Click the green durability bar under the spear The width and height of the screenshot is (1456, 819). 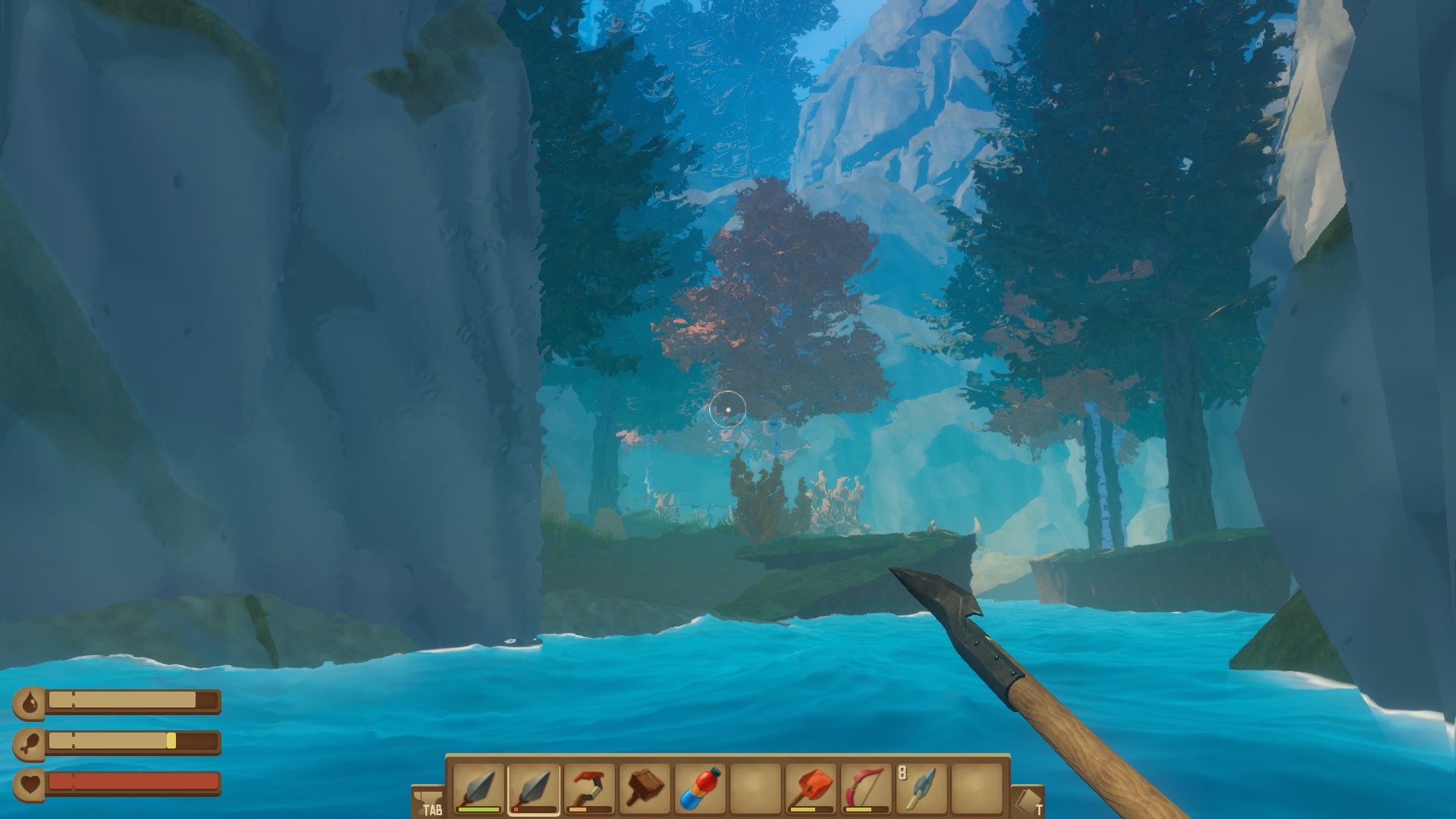(x=479, y=810)
